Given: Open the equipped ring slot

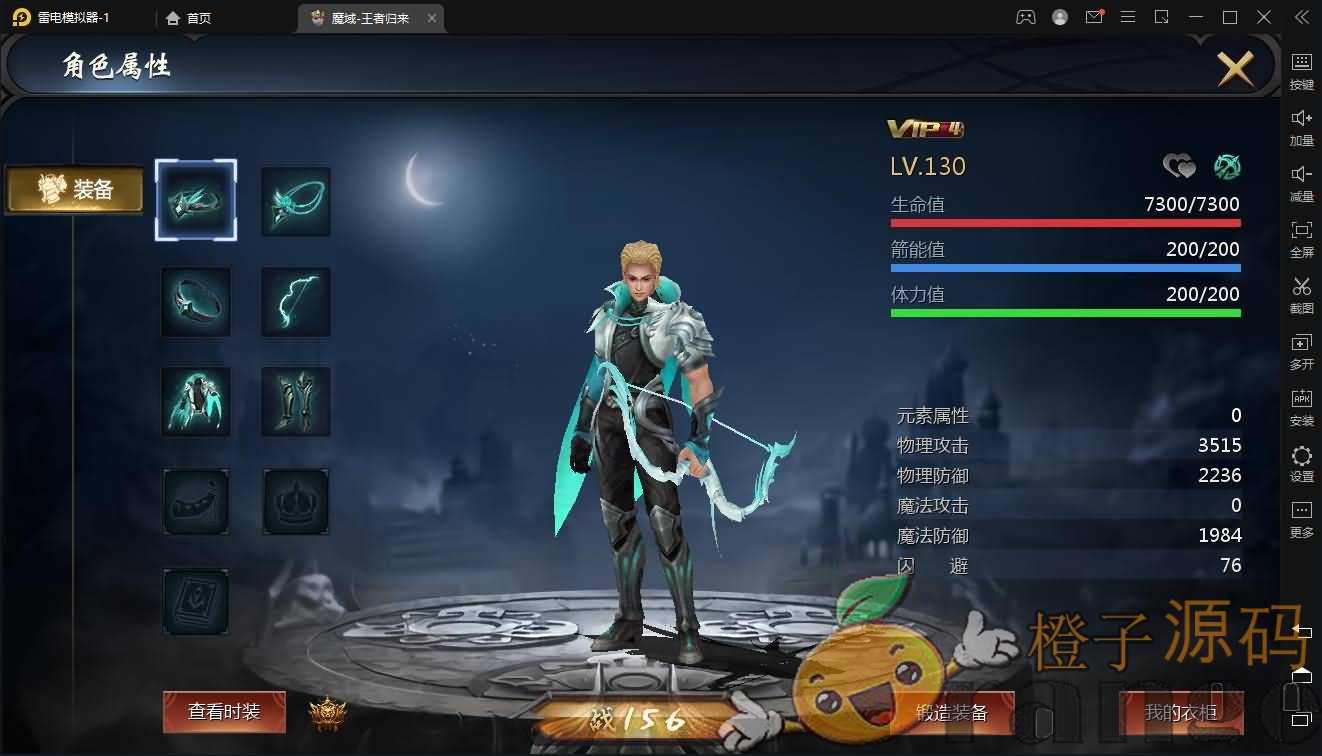Looking at the screenshot, I should pyautogui.click(x=196, y=301).
